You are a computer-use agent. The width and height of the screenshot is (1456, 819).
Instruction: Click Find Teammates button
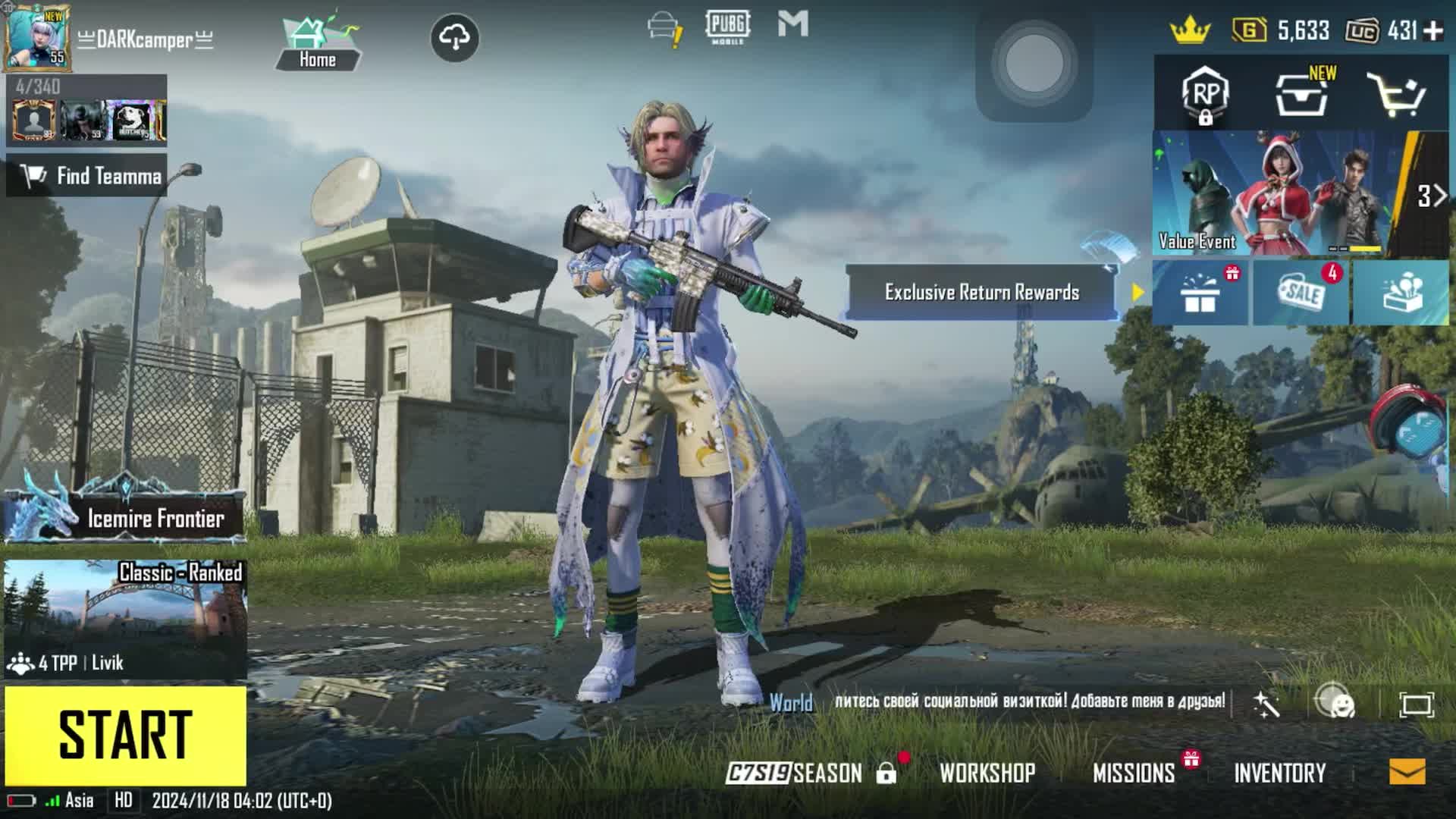[x=87, y=176]
